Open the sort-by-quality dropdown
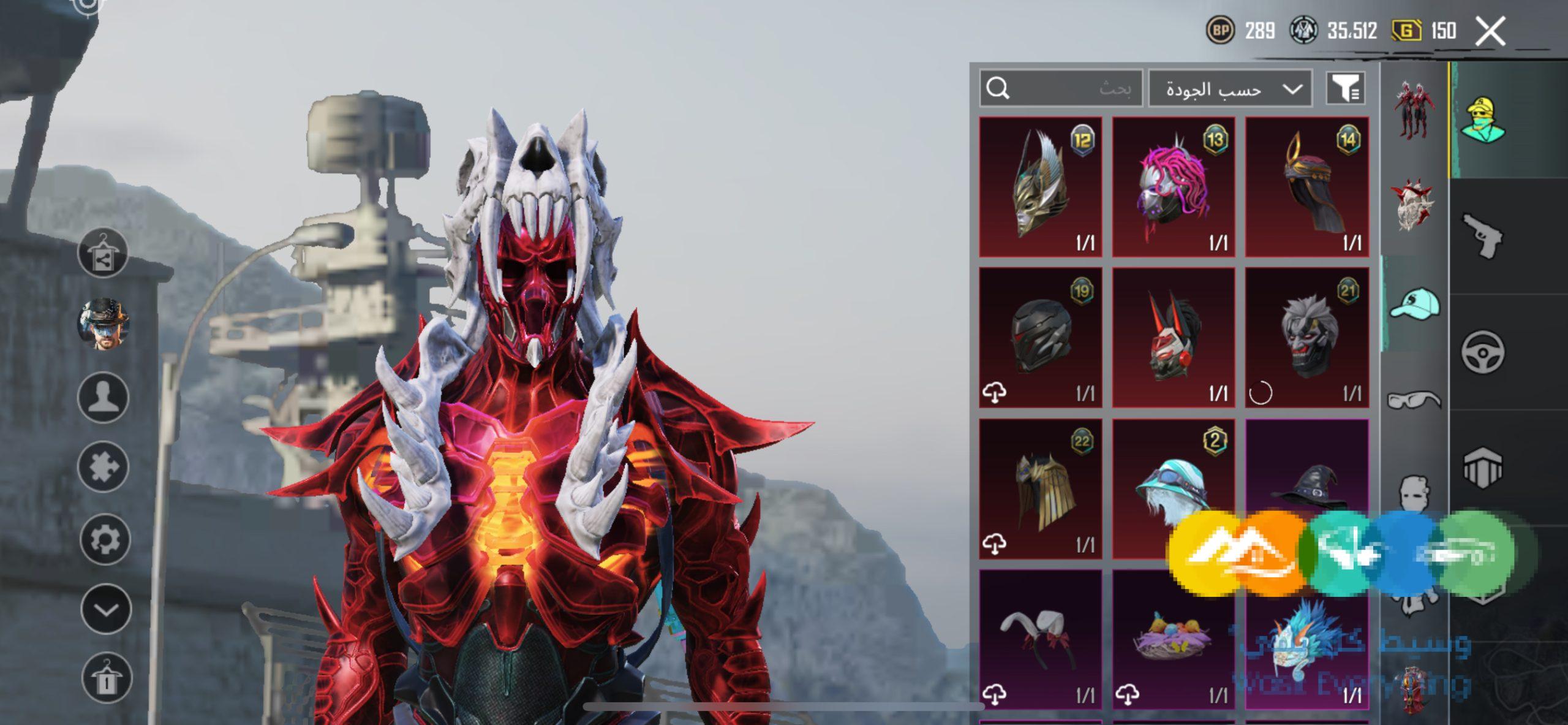 tap(1230, 89)
